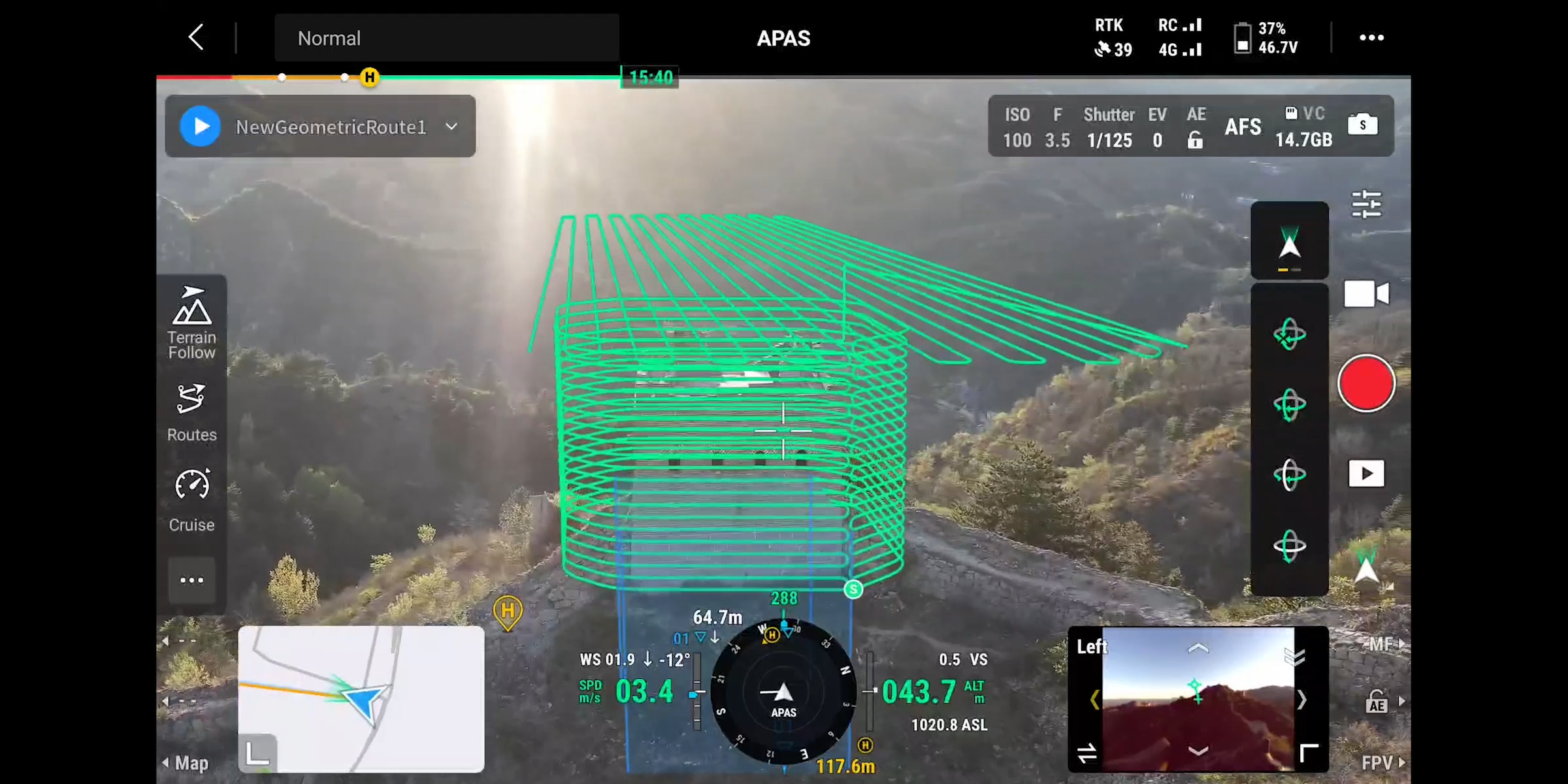
Task: Open the Normal flight mode selector
Action: pyautogui.click(x=446, y=38)
